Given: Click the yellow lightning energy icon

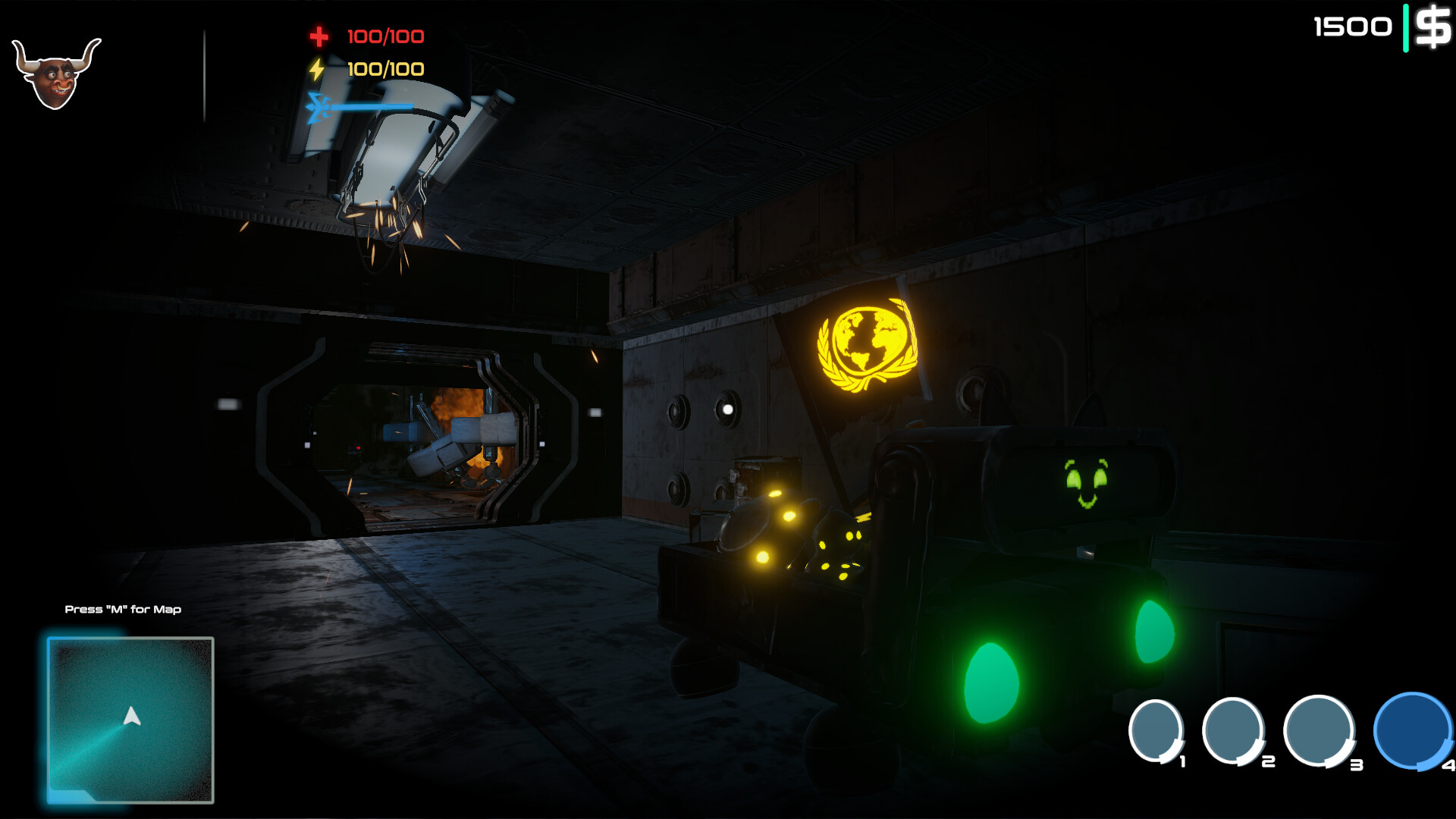Looking at the screenshot, I should [318, 68].
